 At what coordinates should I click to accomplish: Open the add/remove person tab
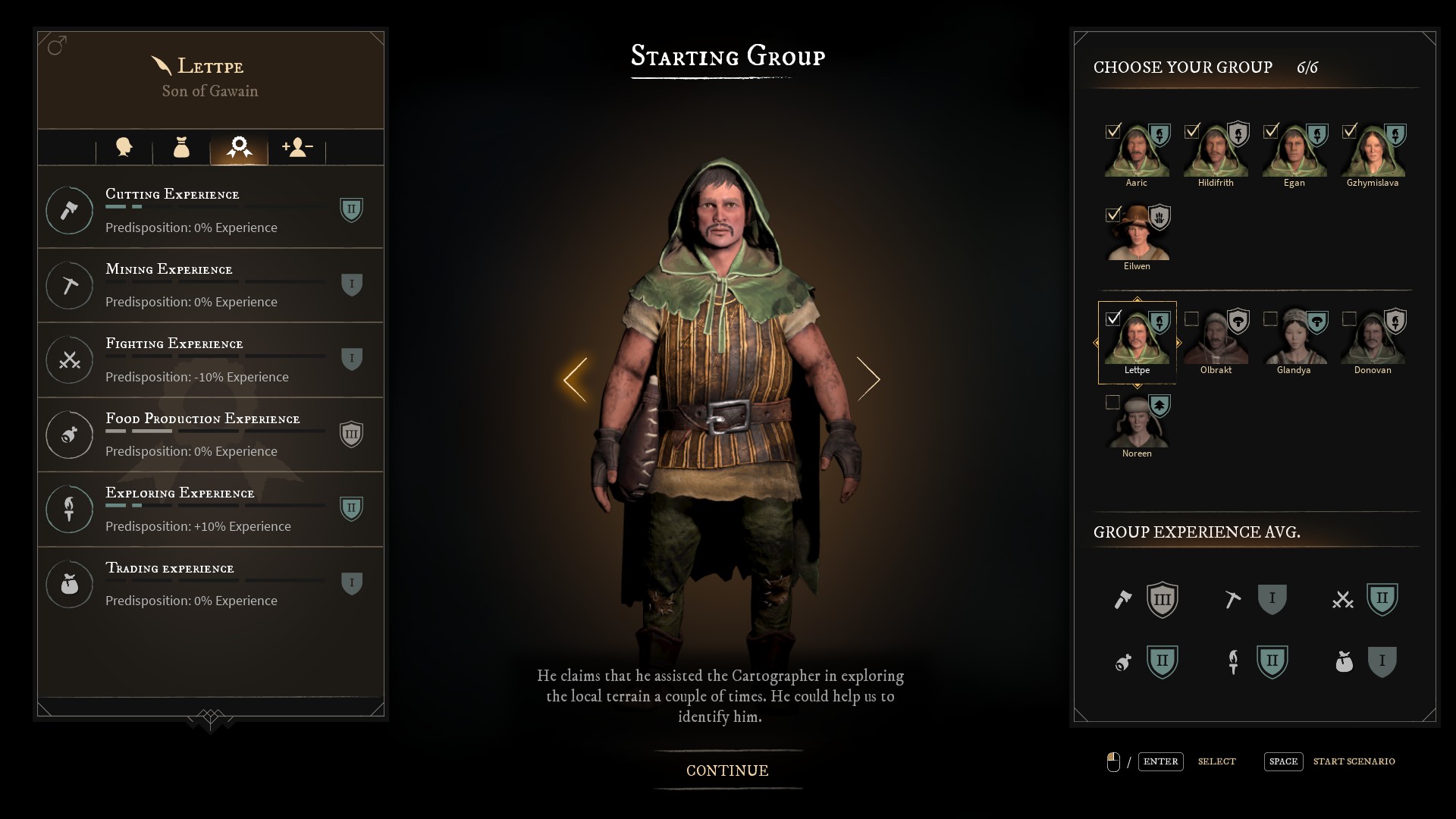pyautogui.click(x=297, y=147)
